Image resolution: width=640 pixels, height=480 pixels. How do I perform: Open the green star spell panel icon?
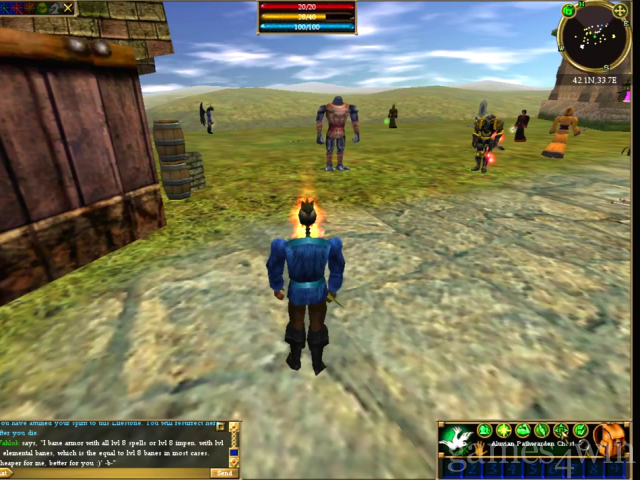pyautogui.click(x=504, y=431)
